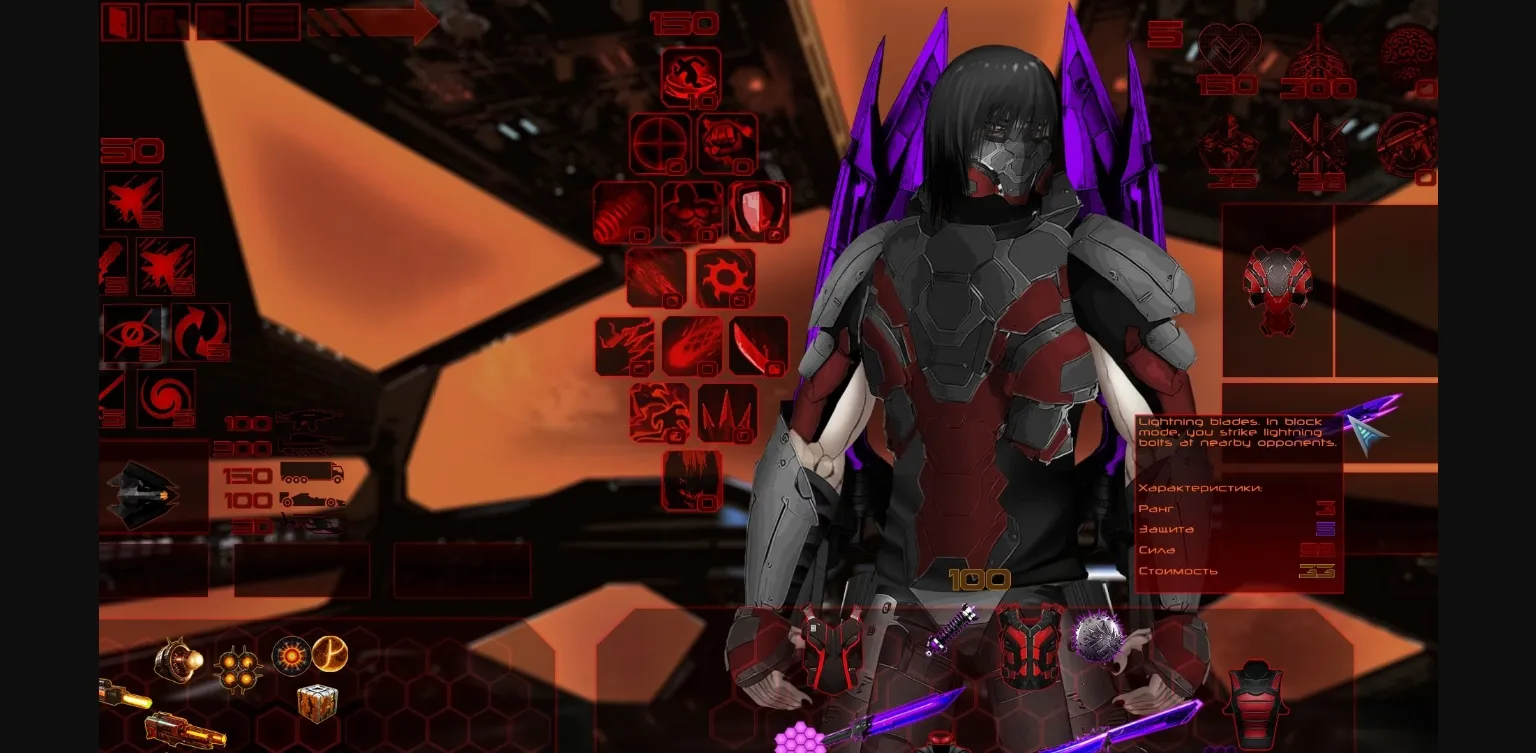Pick the fireball comet skill icon

pos(690,345)
